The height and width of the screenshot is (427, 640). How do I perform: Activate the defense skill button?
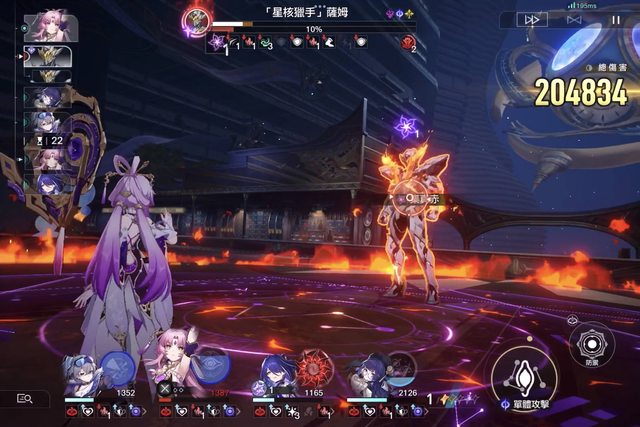pos(588,345)
